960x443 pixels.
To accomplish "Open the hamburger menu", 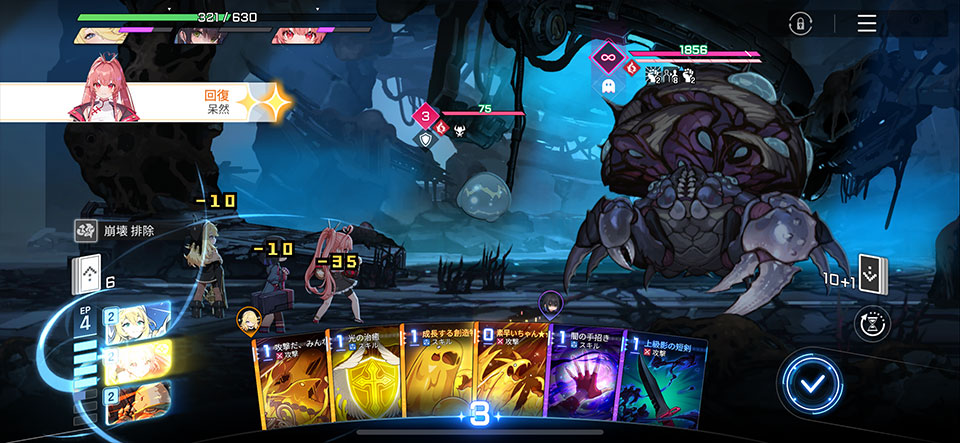I will tap(866, 24).
